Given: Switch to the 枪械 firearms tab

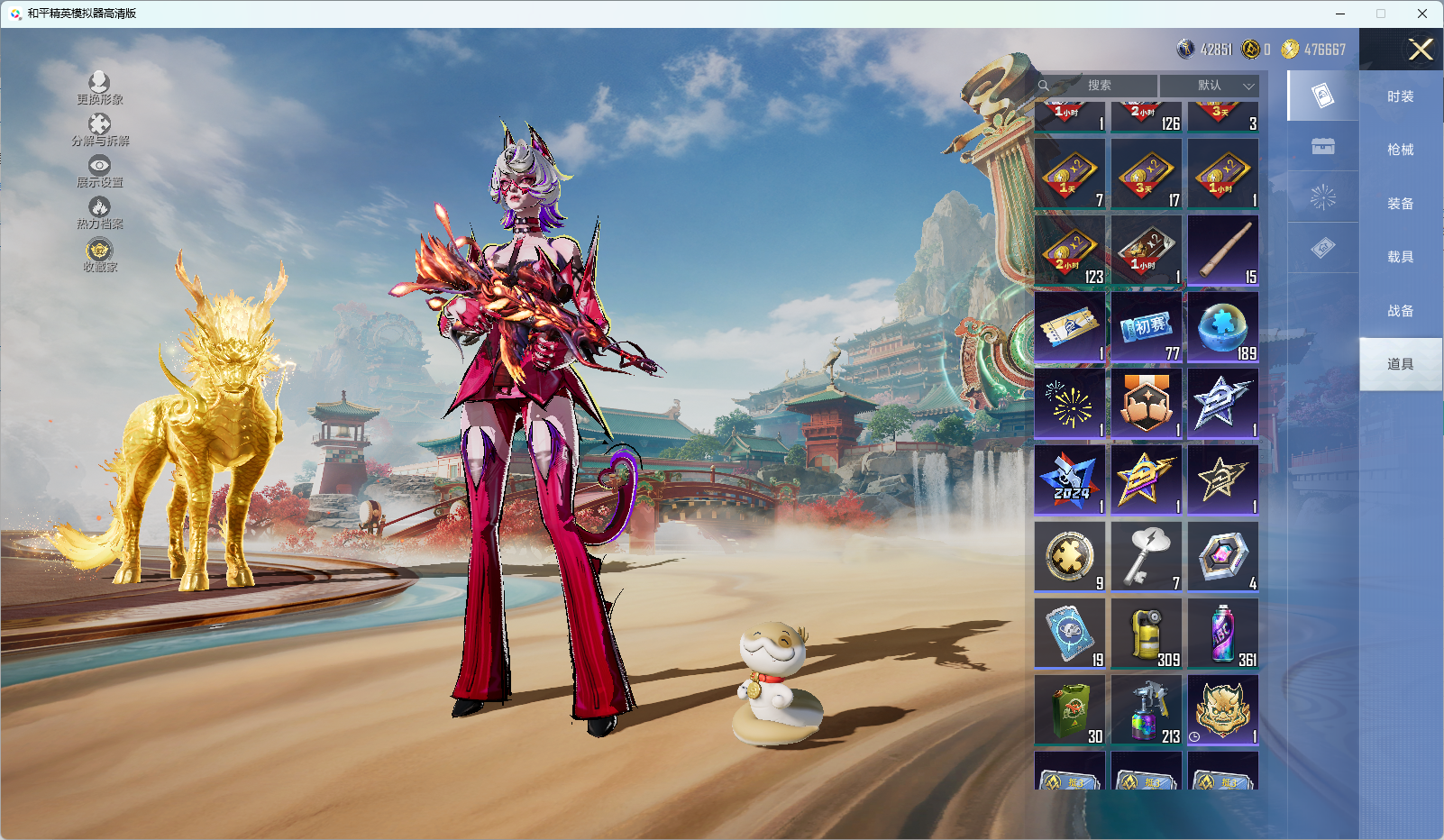Looking at the screenshot, I should (1400, 150).
